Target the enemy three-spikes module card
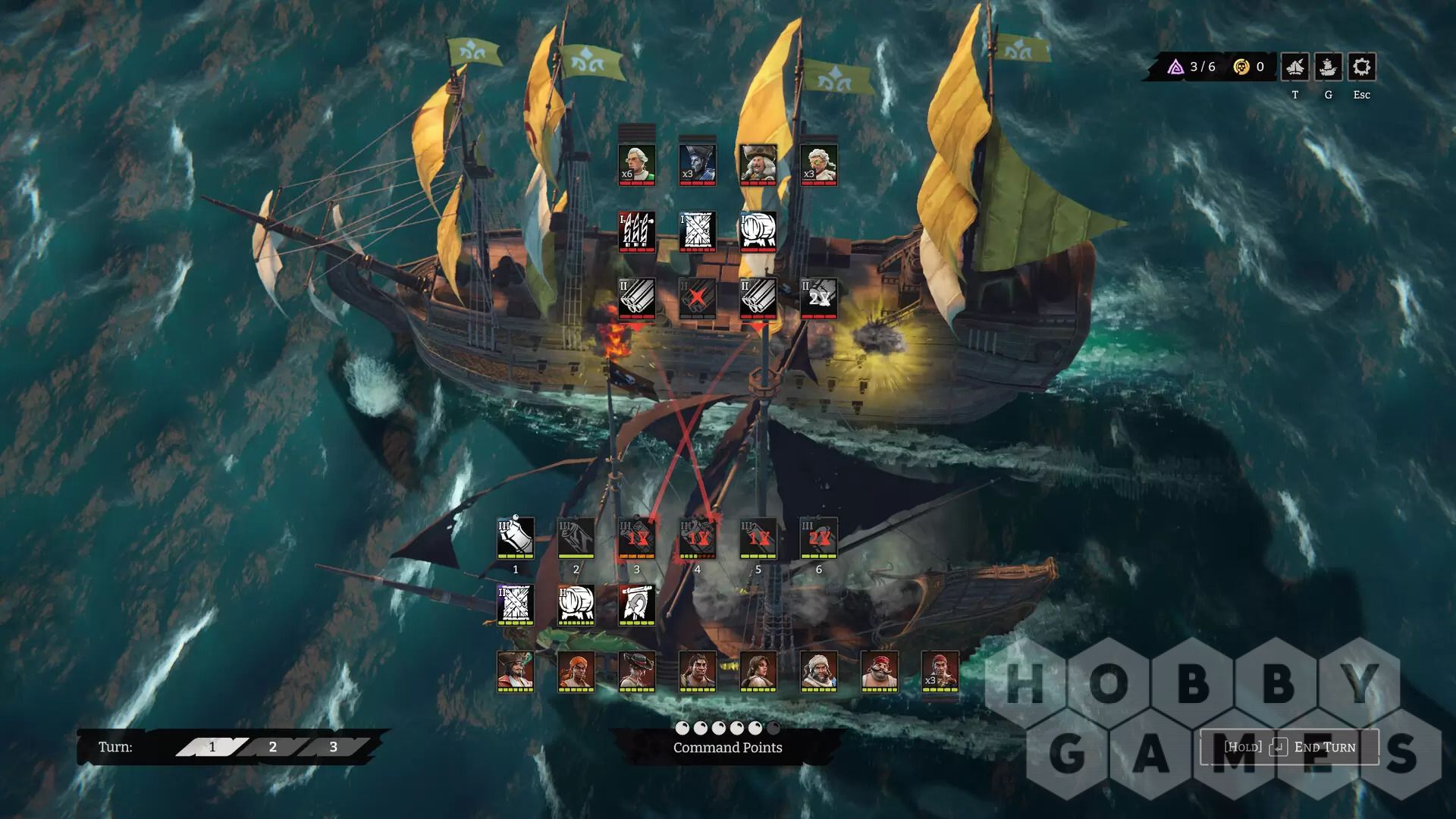The height and width of the screenshot is (819, 1456). (x=637, y=231)
